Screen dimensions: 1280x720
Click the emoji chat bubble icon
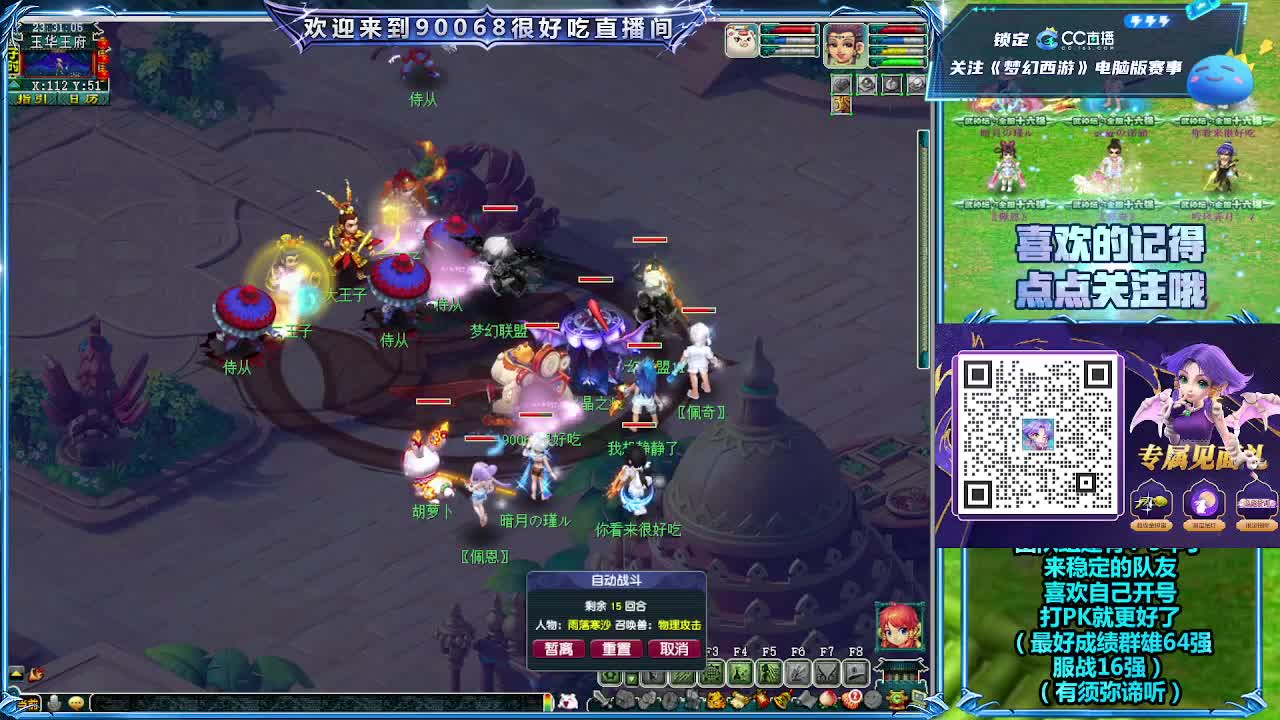75,702
